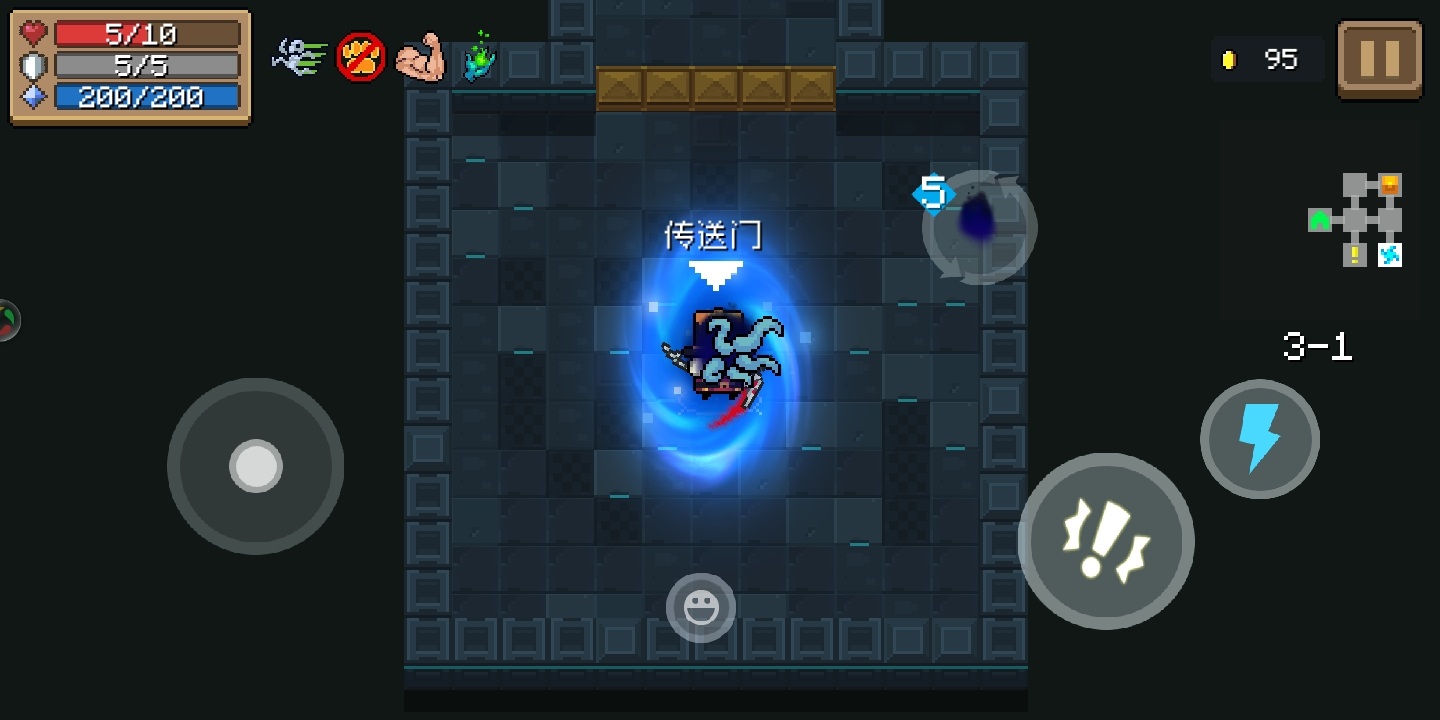
Task: Switch weapon using the swap circle
Action: tap(979, 227)
